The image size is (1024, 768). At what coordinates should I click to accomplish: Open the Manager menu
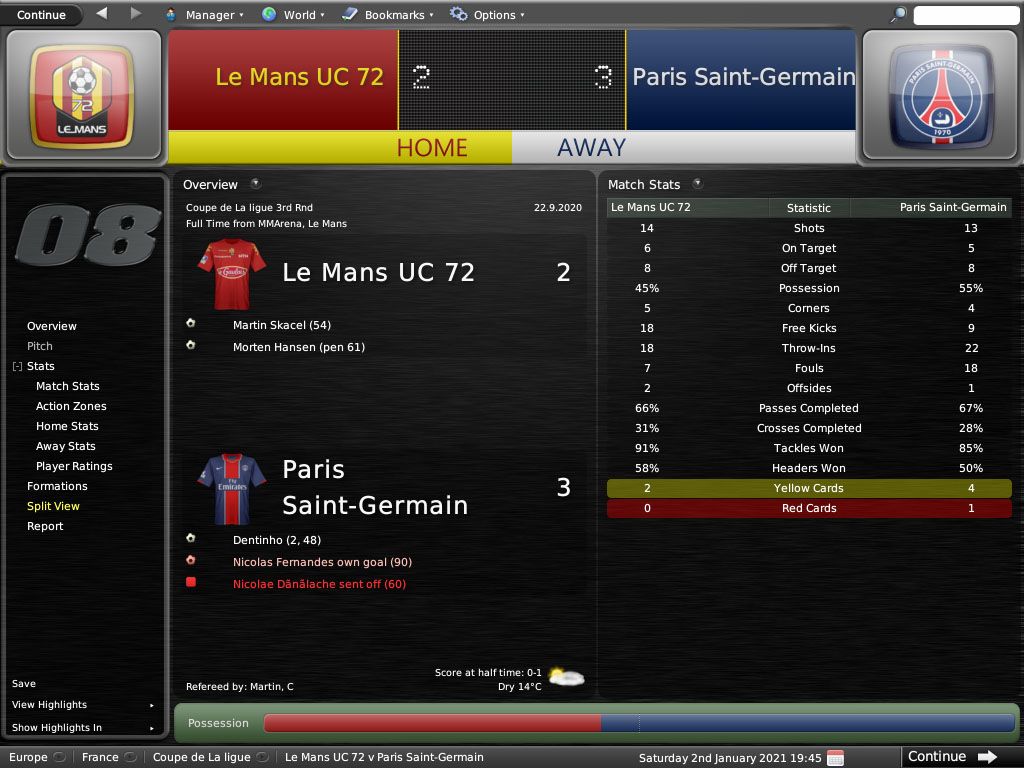click(x=209, y=15)
